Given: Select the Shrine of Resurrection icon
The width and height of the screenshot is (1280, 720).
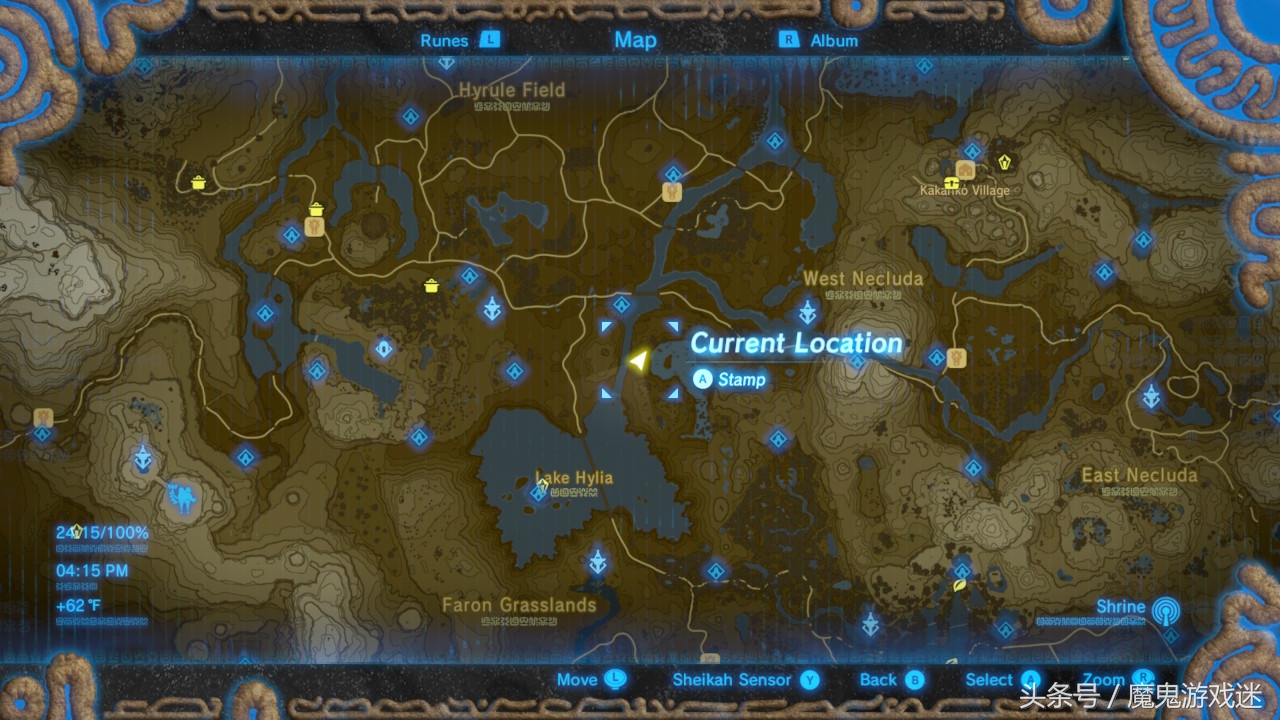Looking at the screenshot, I should 184,497.
